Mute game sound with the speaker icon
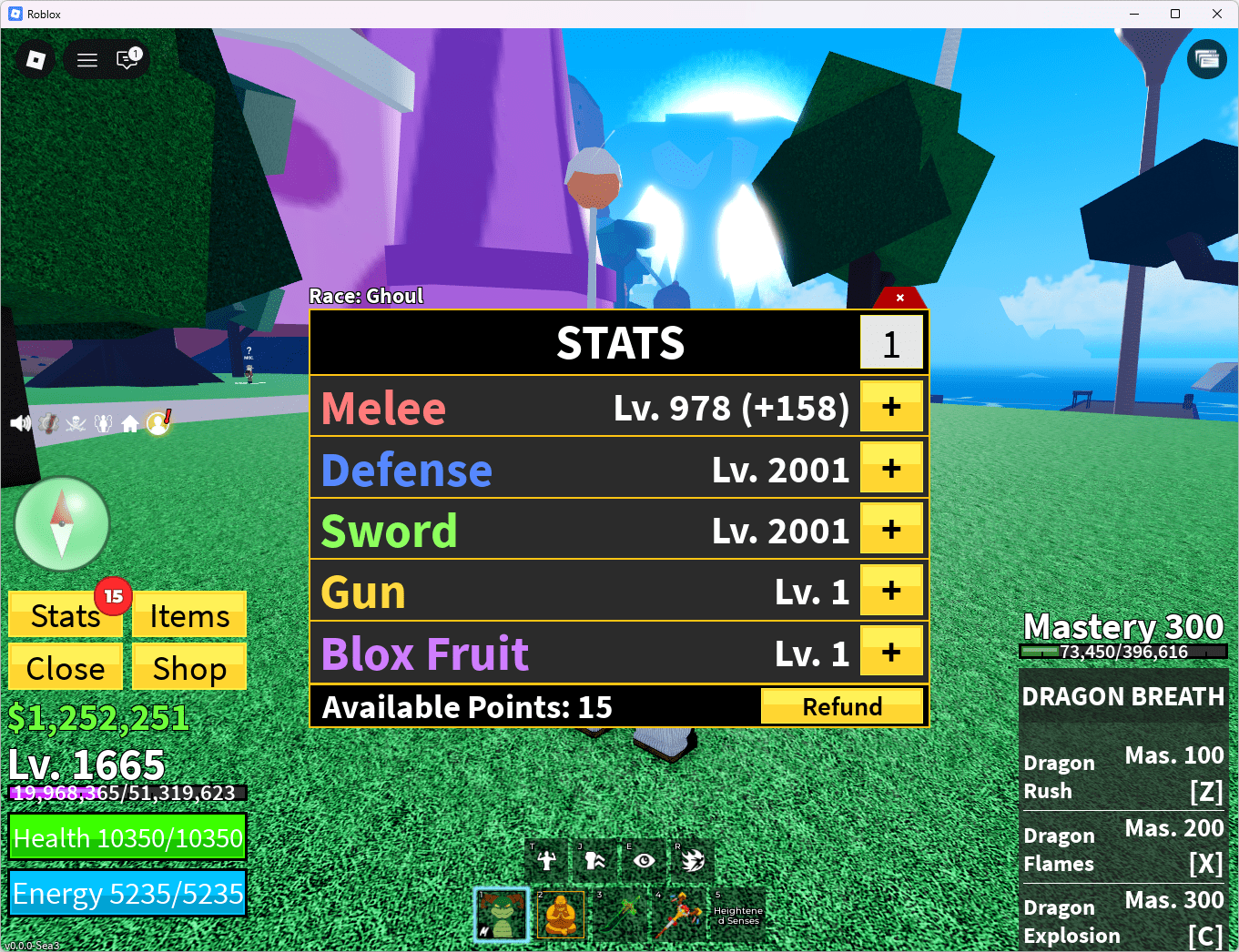Image resolution: width=1239 pixels, height=952 pixels. tap(19, 421)
